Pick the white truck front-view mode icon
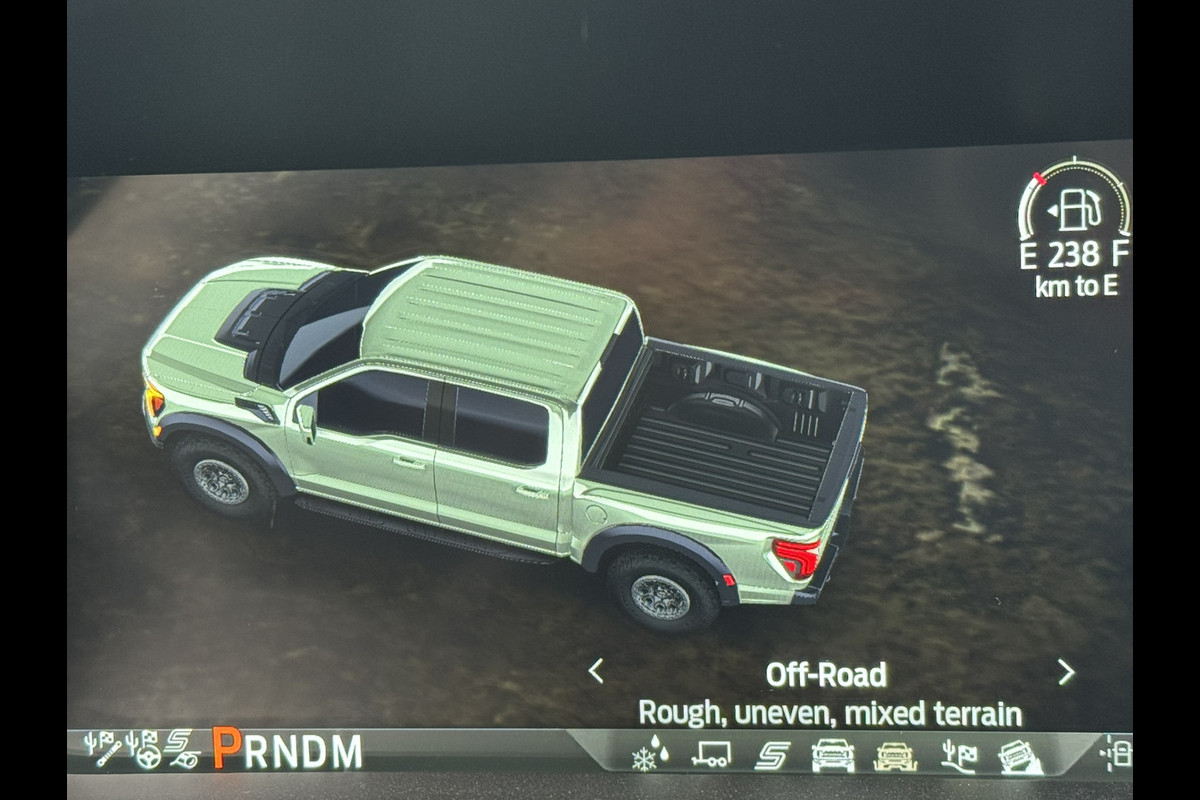Image resolution: width=1200 pixels, height=800 pixels. click(x=833, y=754)
